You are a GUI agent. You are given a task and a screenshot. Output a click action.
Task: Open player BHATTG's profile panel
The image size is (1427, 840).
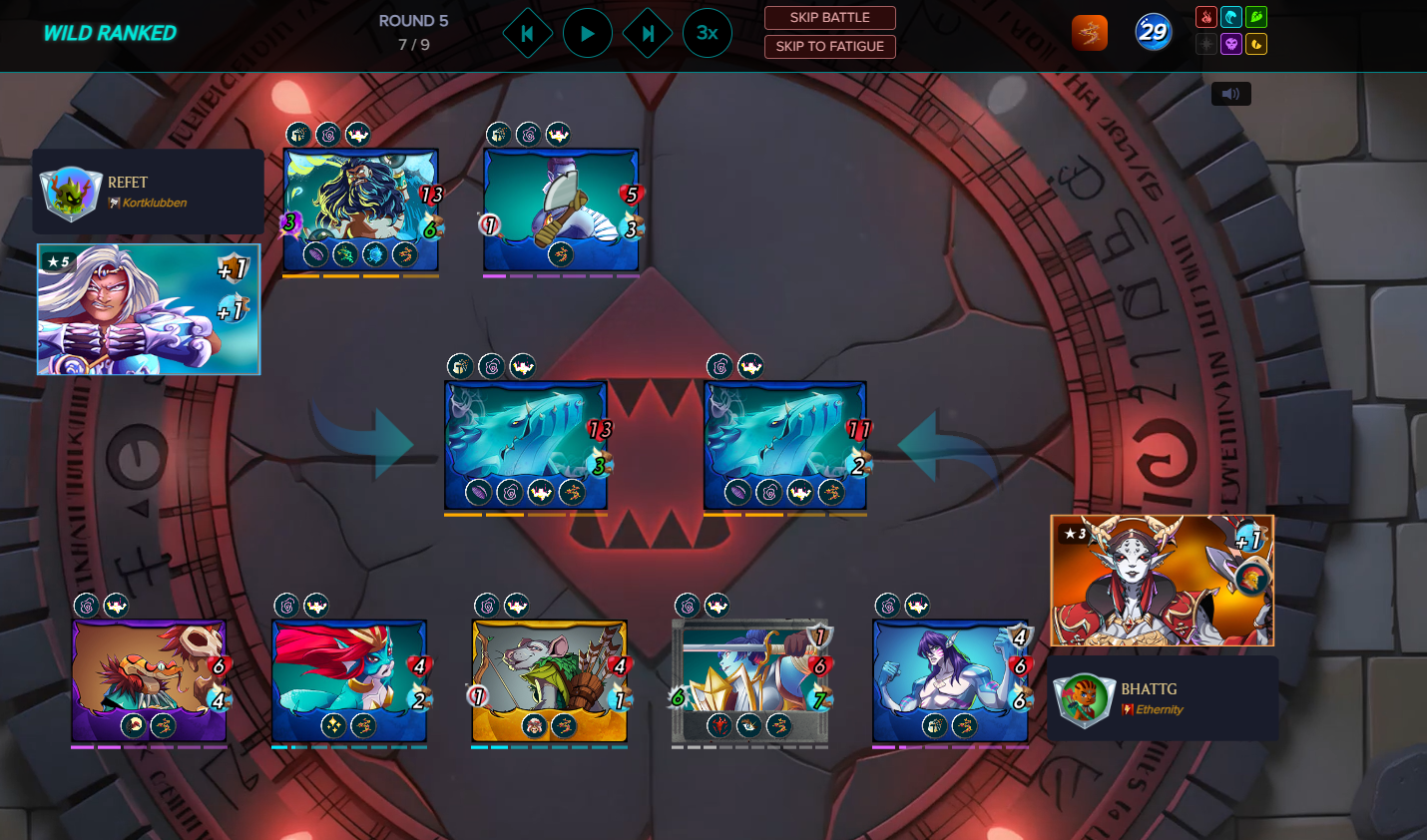tap(1163, 698)
